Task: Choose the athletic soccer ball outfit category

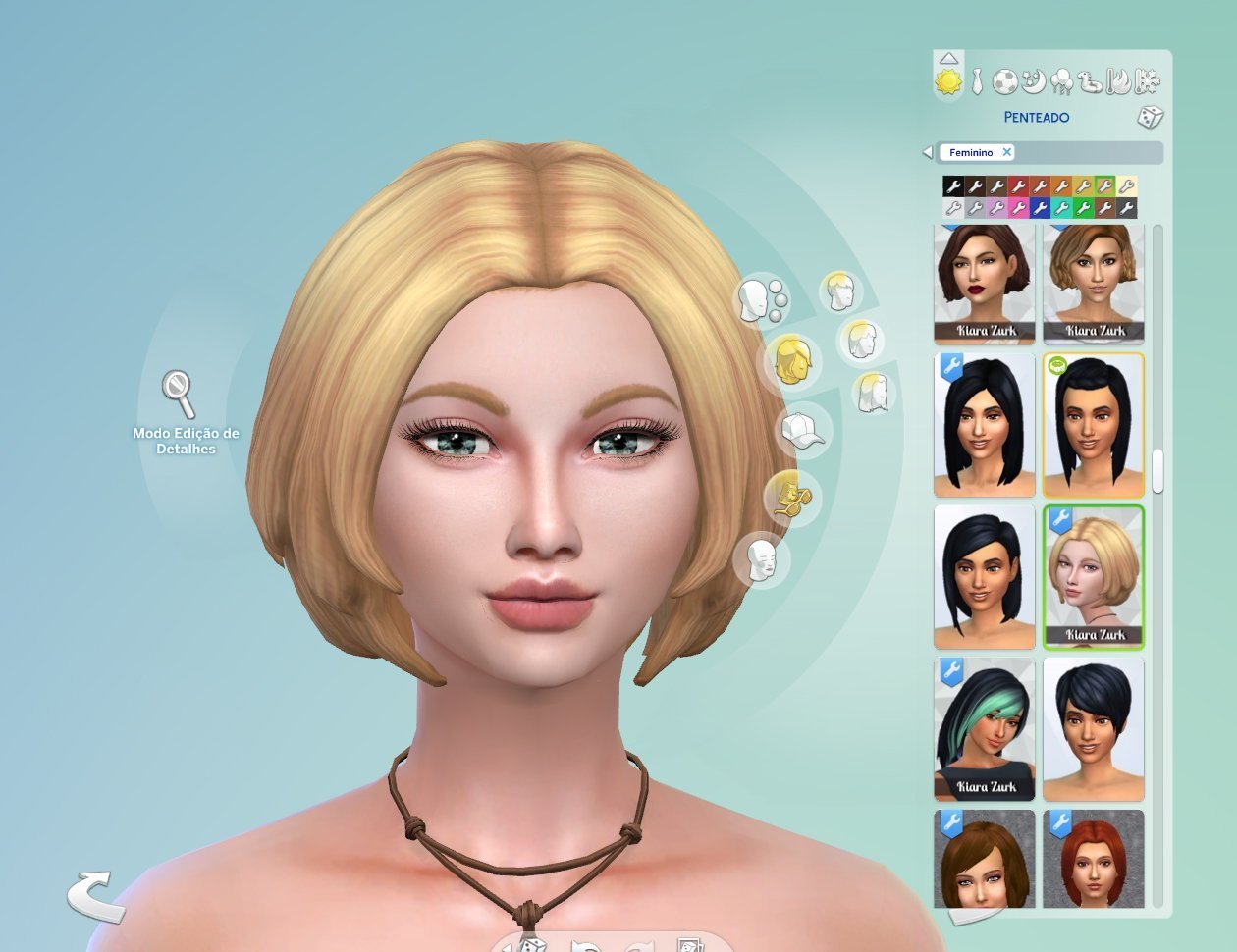Action: click(x=1004, y=82)
